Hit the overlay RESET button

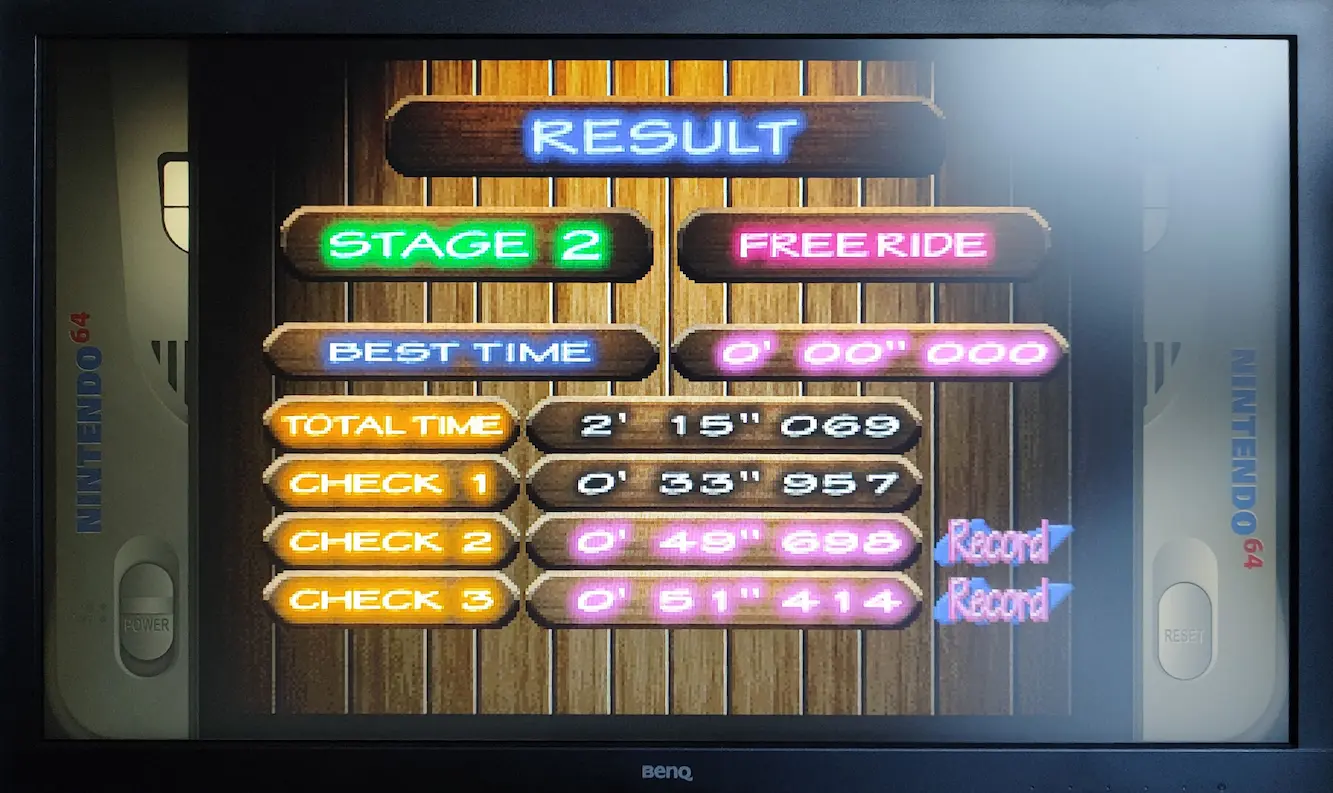point(1184,629)
